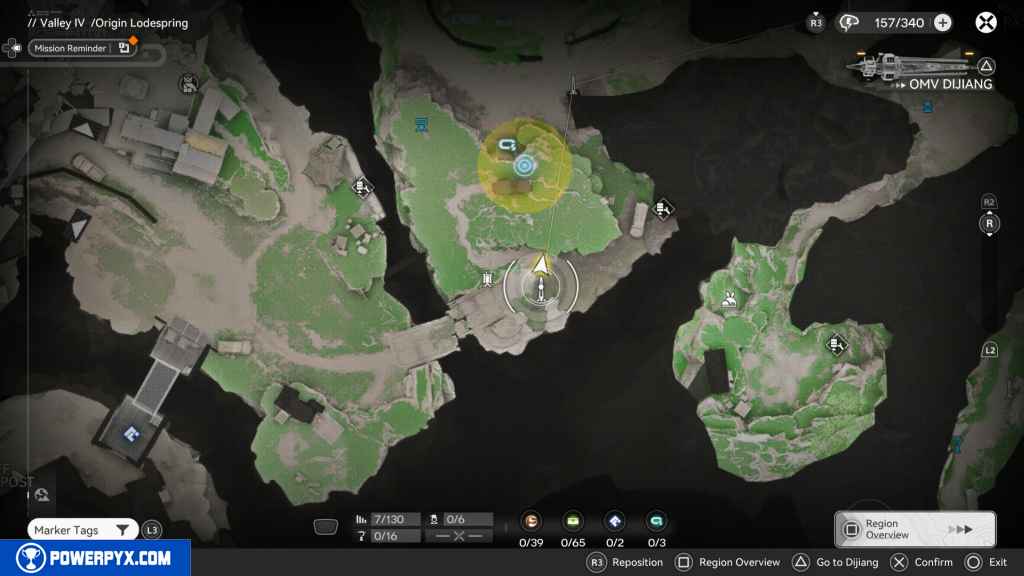
Task: Open the Mission Reminder panel
Action: [82, 48]
